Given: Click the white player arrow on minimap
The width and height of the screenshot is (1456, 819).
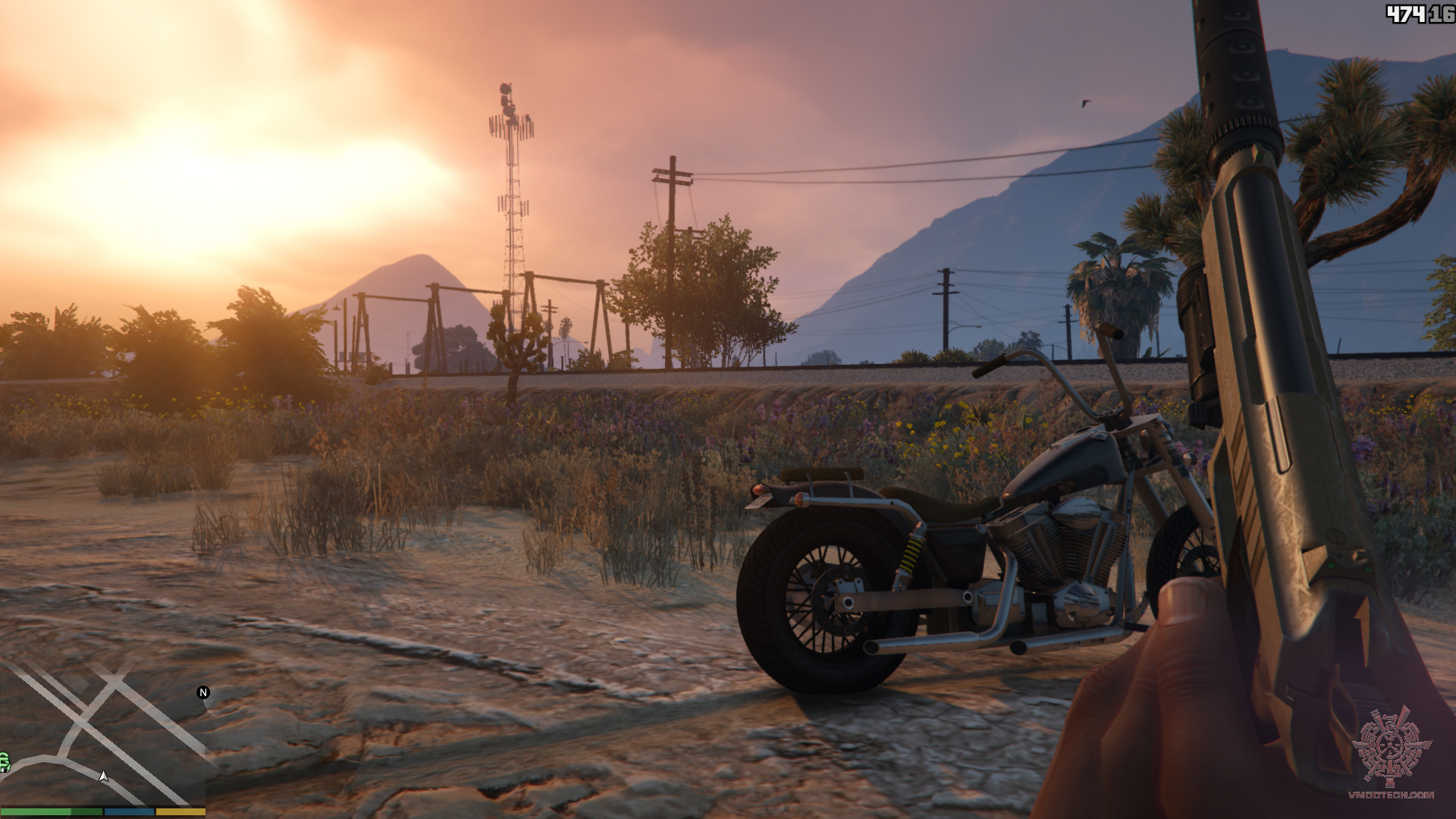Looking at the screenshot, I should (104, 776).
